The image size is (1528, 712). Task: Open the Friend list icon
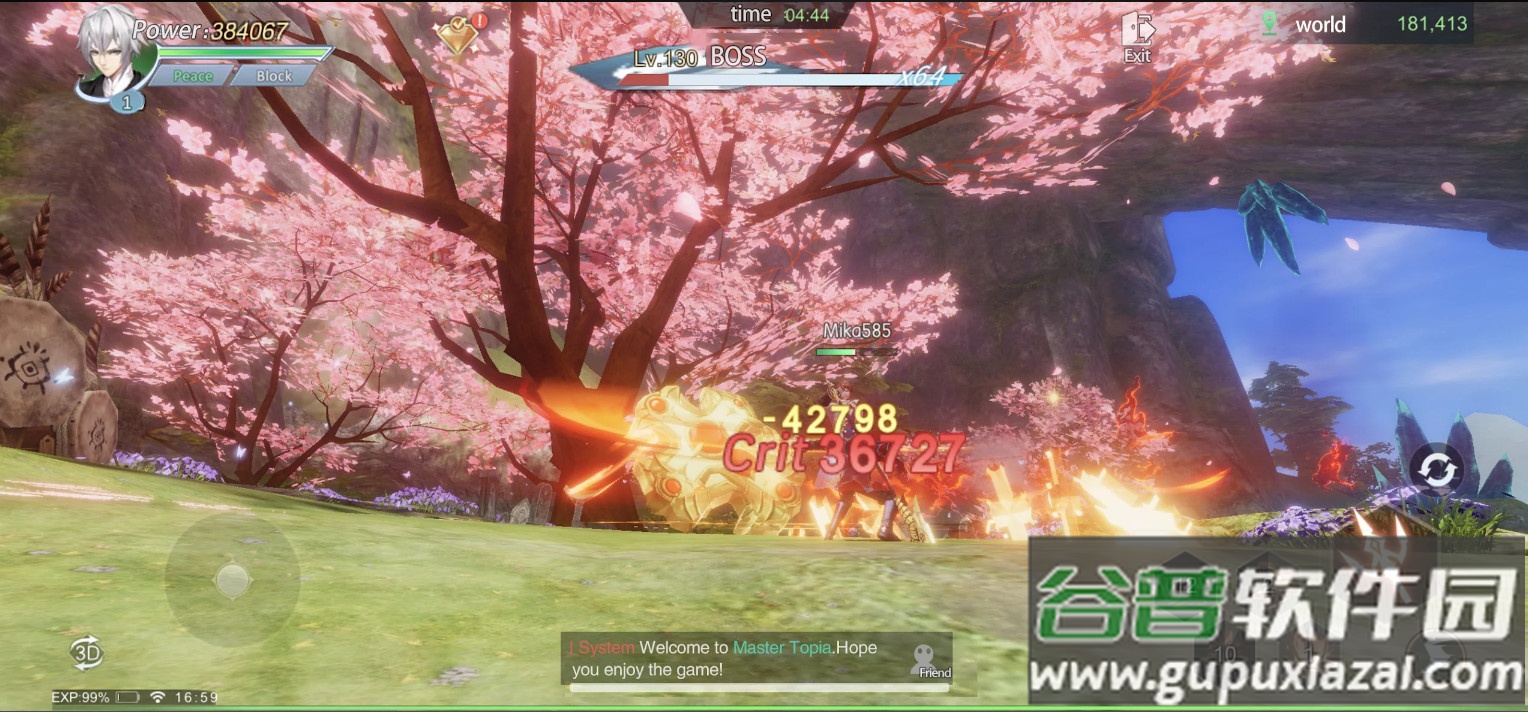tap(932, 660)
